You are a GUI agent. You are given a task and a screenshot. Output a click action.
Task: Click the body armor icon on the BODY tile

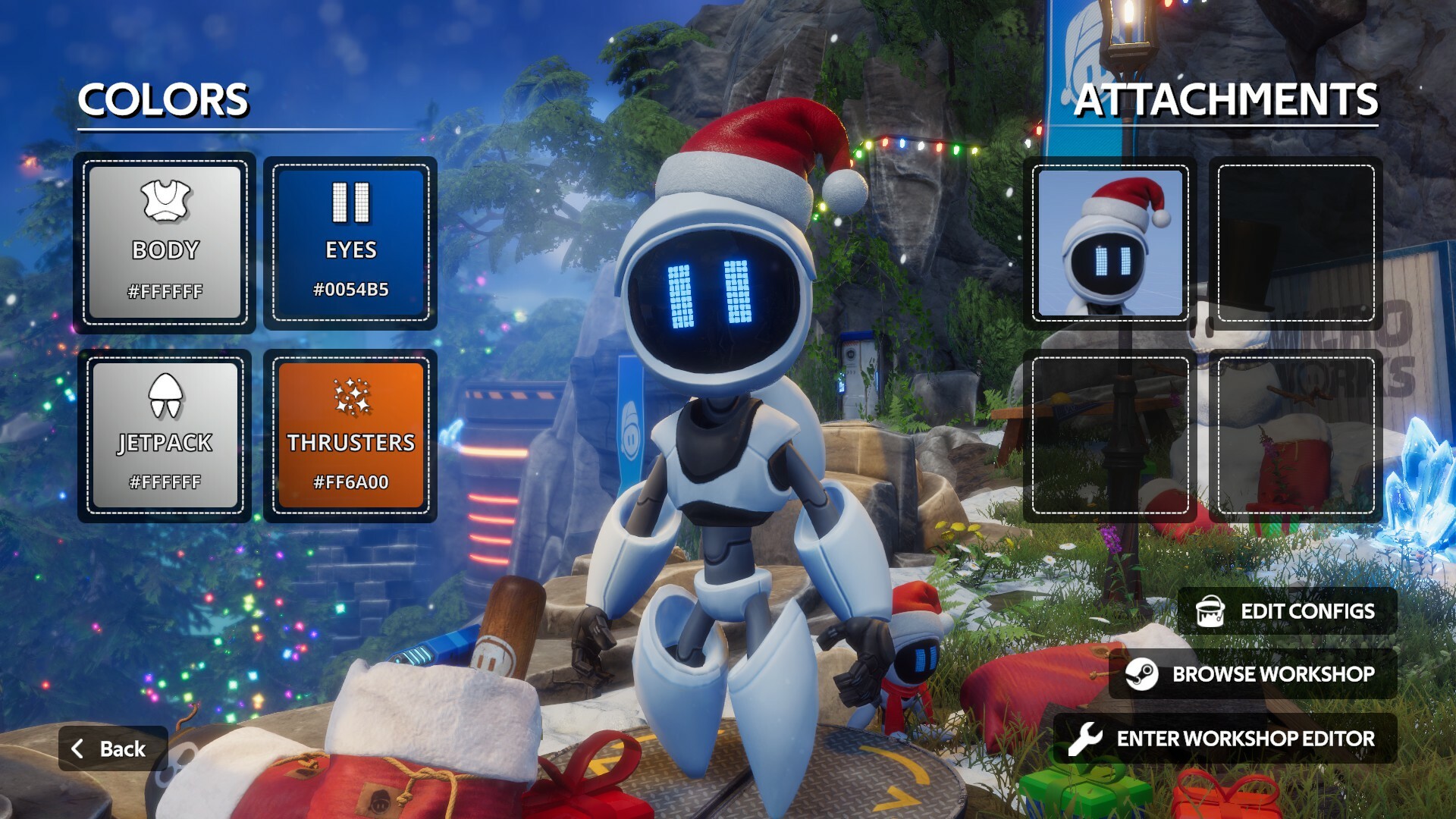click(164, 199)
